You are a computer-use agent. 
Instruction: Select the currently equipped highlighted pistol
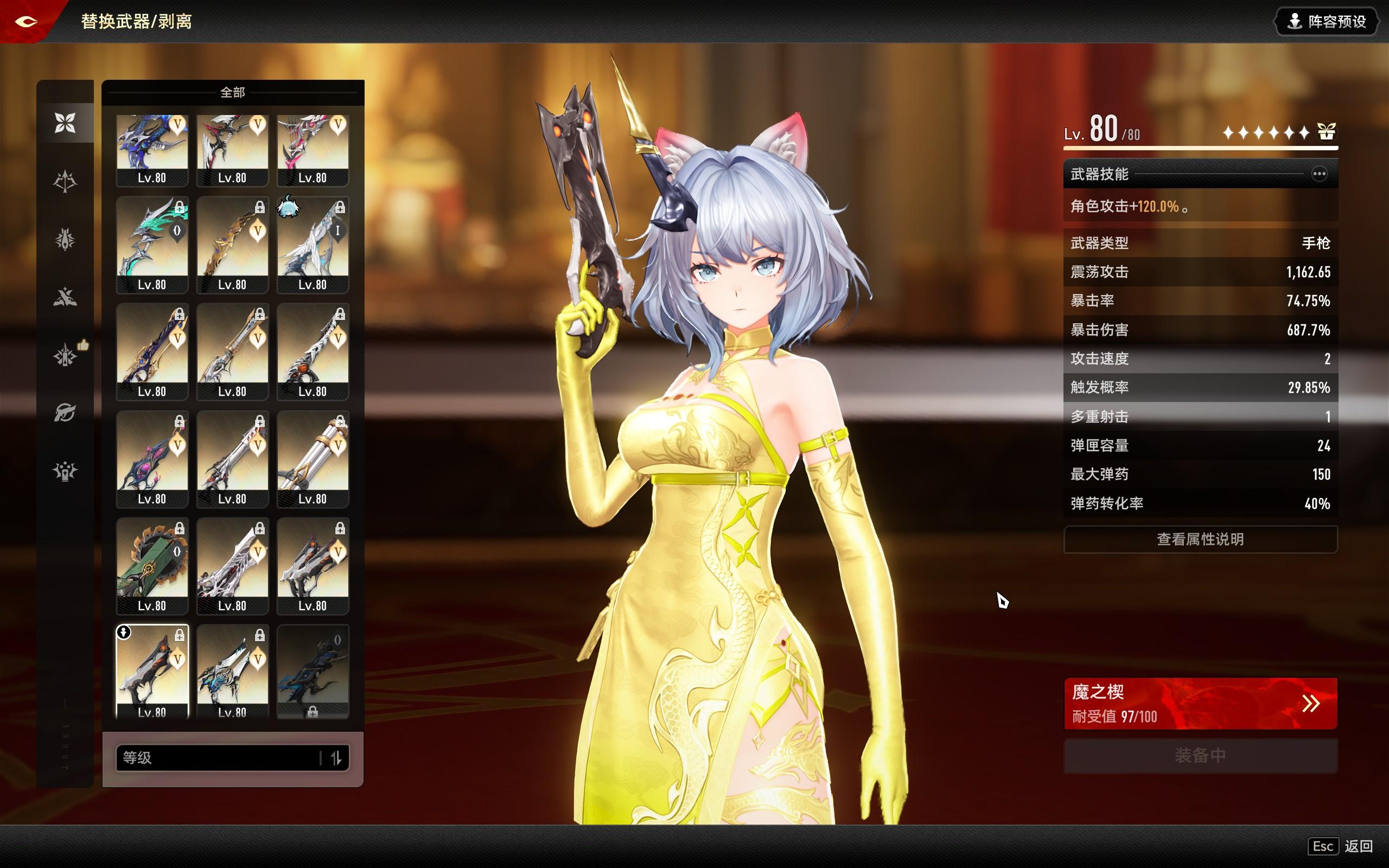pyautogui.click(x=152, y=671)
